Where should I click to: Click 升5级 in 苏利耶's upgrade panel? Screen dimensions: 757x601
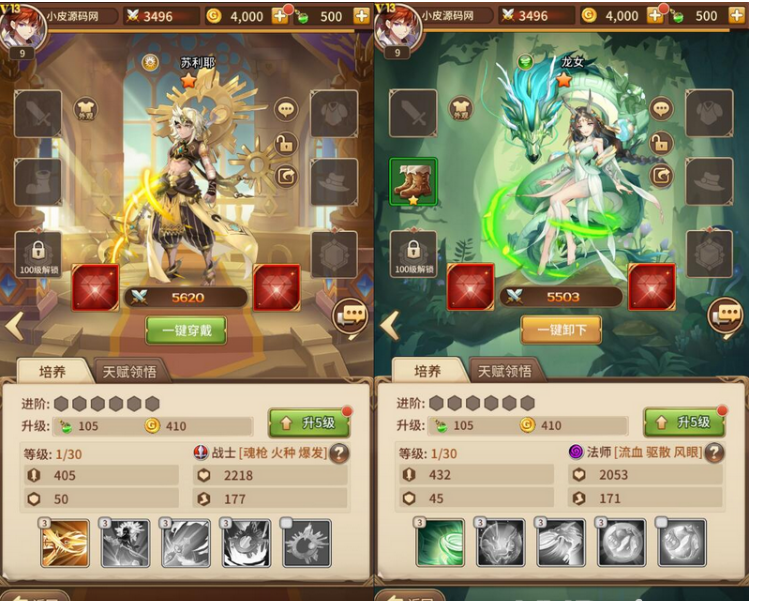(x=309, y=423)
